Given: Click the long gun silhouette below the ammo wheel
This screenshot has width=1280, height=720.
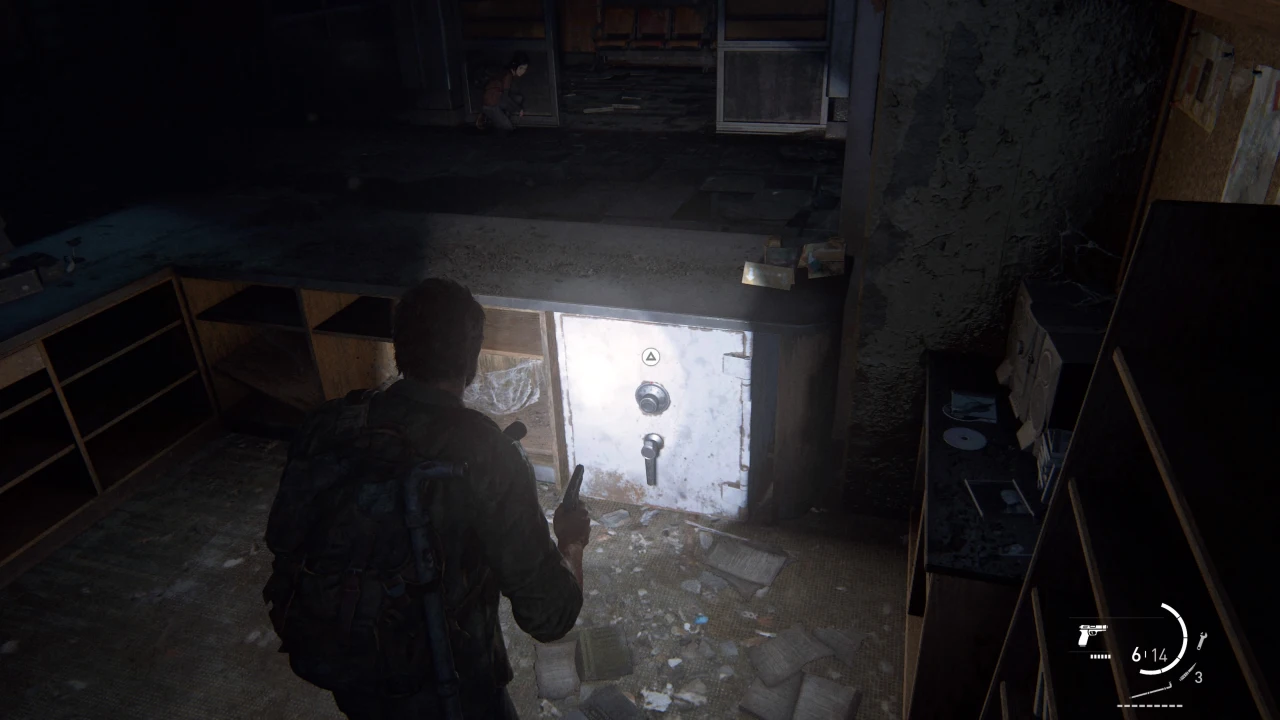Looking at the screenshot, I should click(1150, 690).
